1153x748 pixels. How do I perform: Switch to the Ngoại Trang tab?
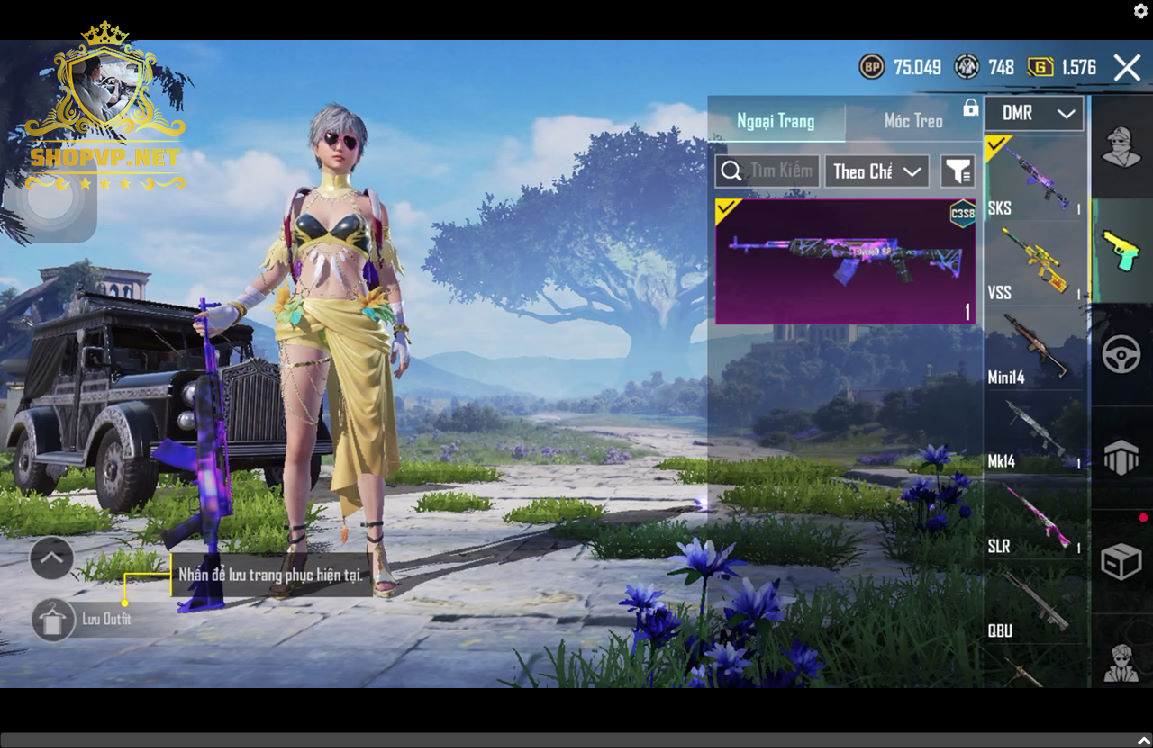click(x=776, y=121)
